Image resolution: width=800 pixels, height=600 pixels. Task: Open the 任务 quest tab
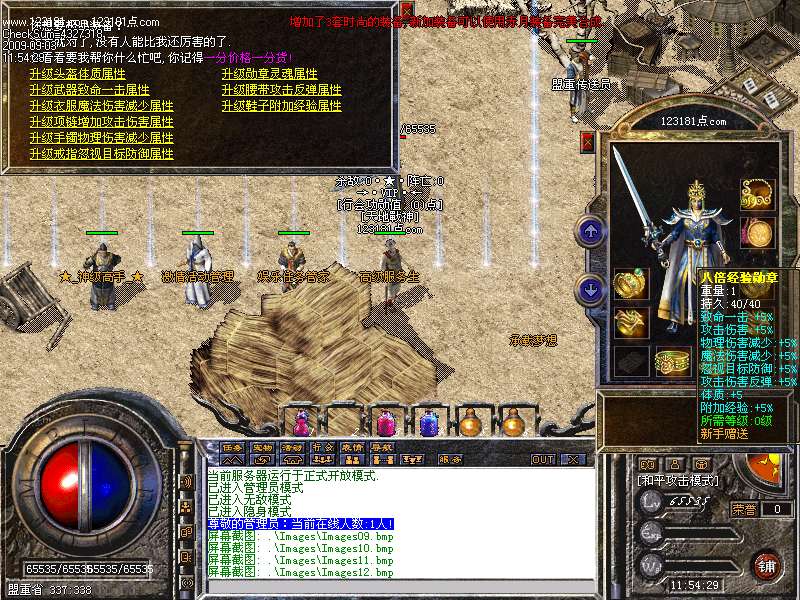(233, 446)
